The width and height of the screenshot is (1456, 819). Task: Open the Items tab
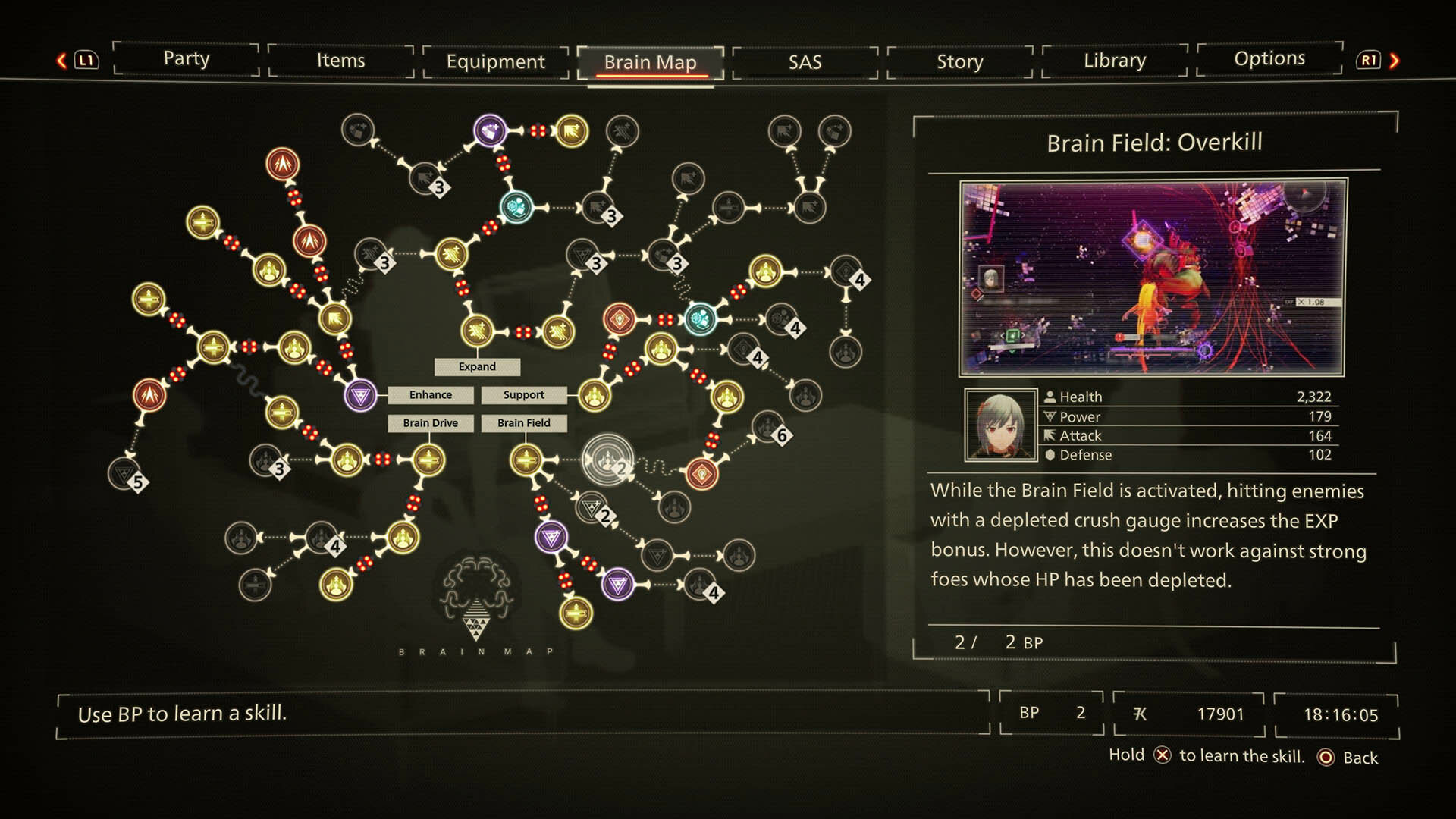pyautogui.click(x=340, y=61)
